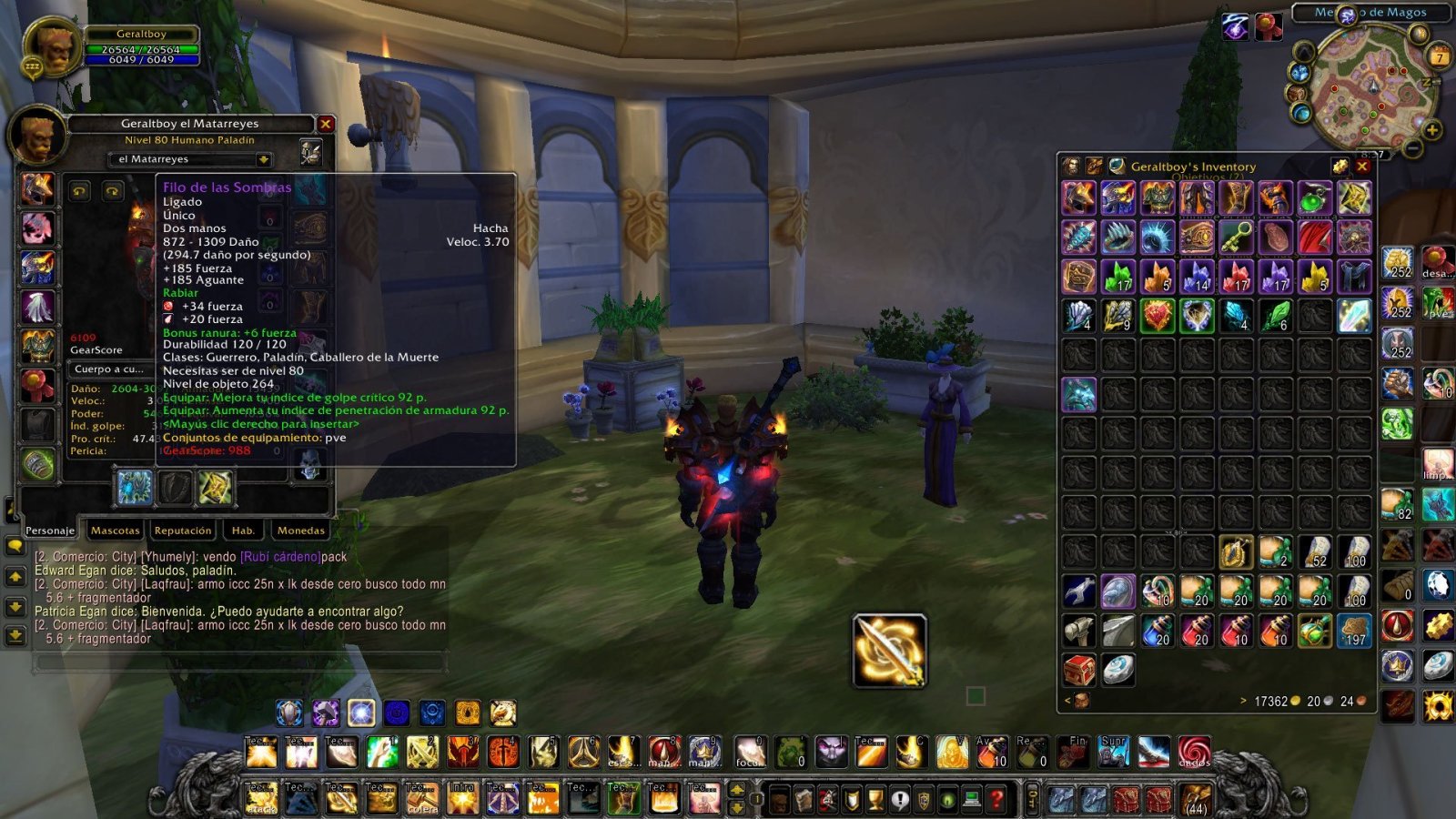Select the green key in the inventory
The height and width of the screenshot is (819, 1456).
(1236, 238)
